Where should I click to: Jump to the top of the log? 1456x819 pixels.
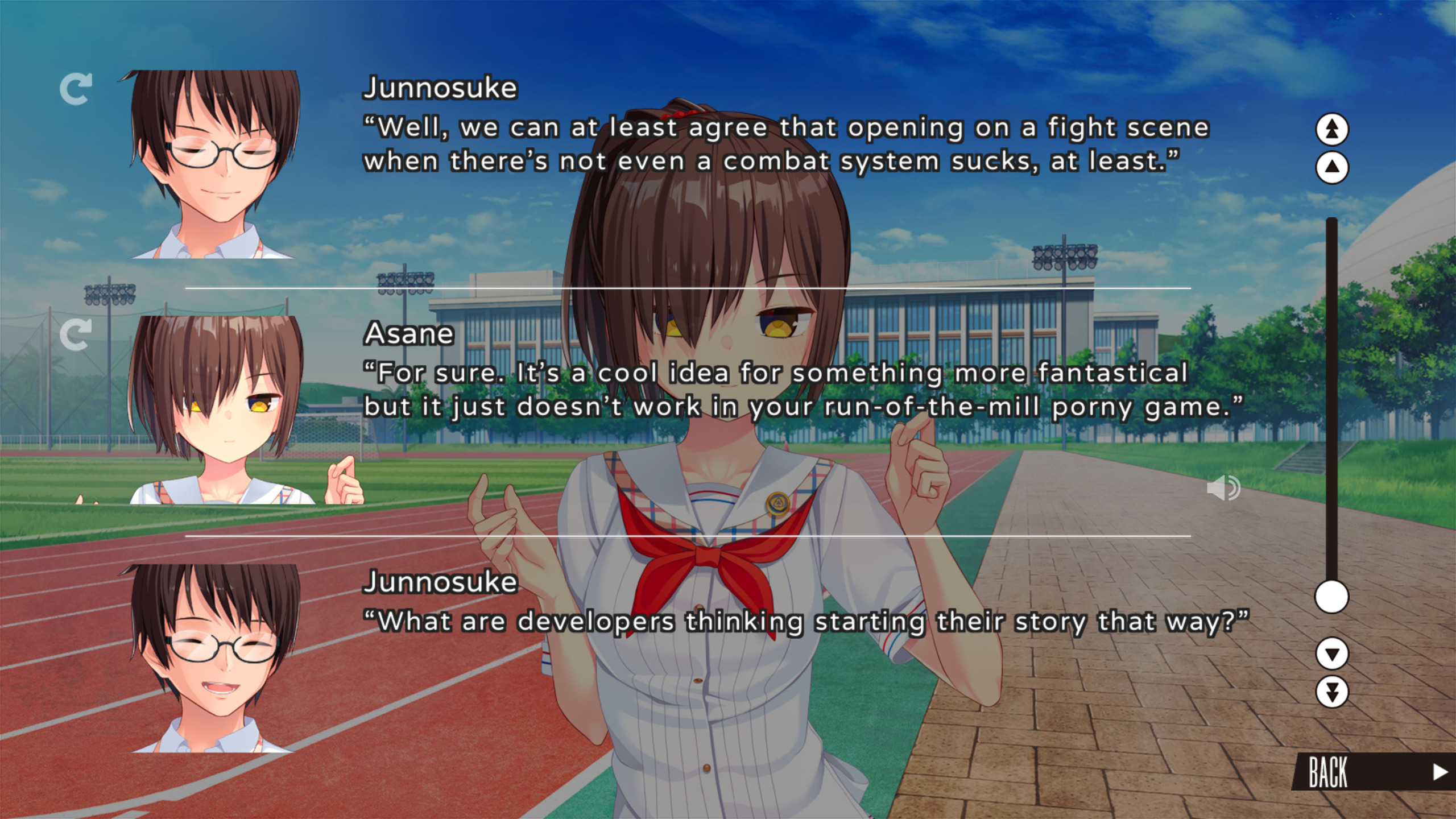tap(1331, 129)
